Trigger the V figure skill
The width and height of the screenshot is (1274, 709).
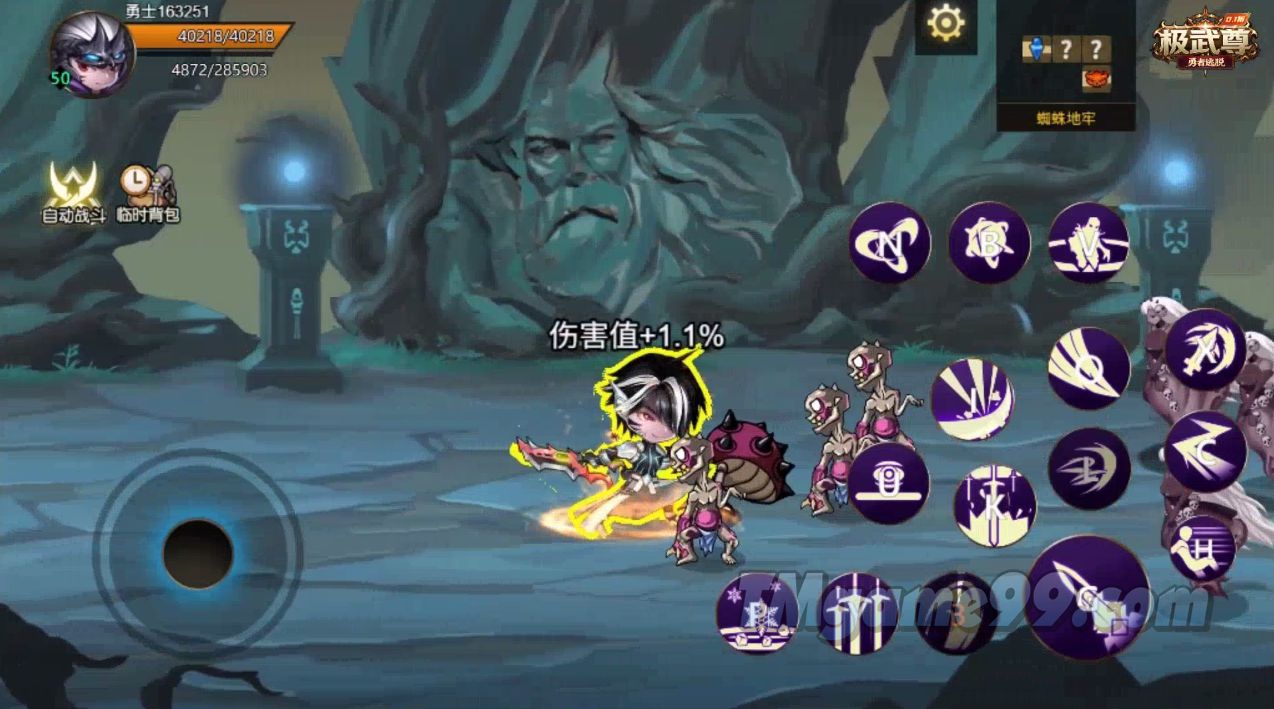point(1089,243)
